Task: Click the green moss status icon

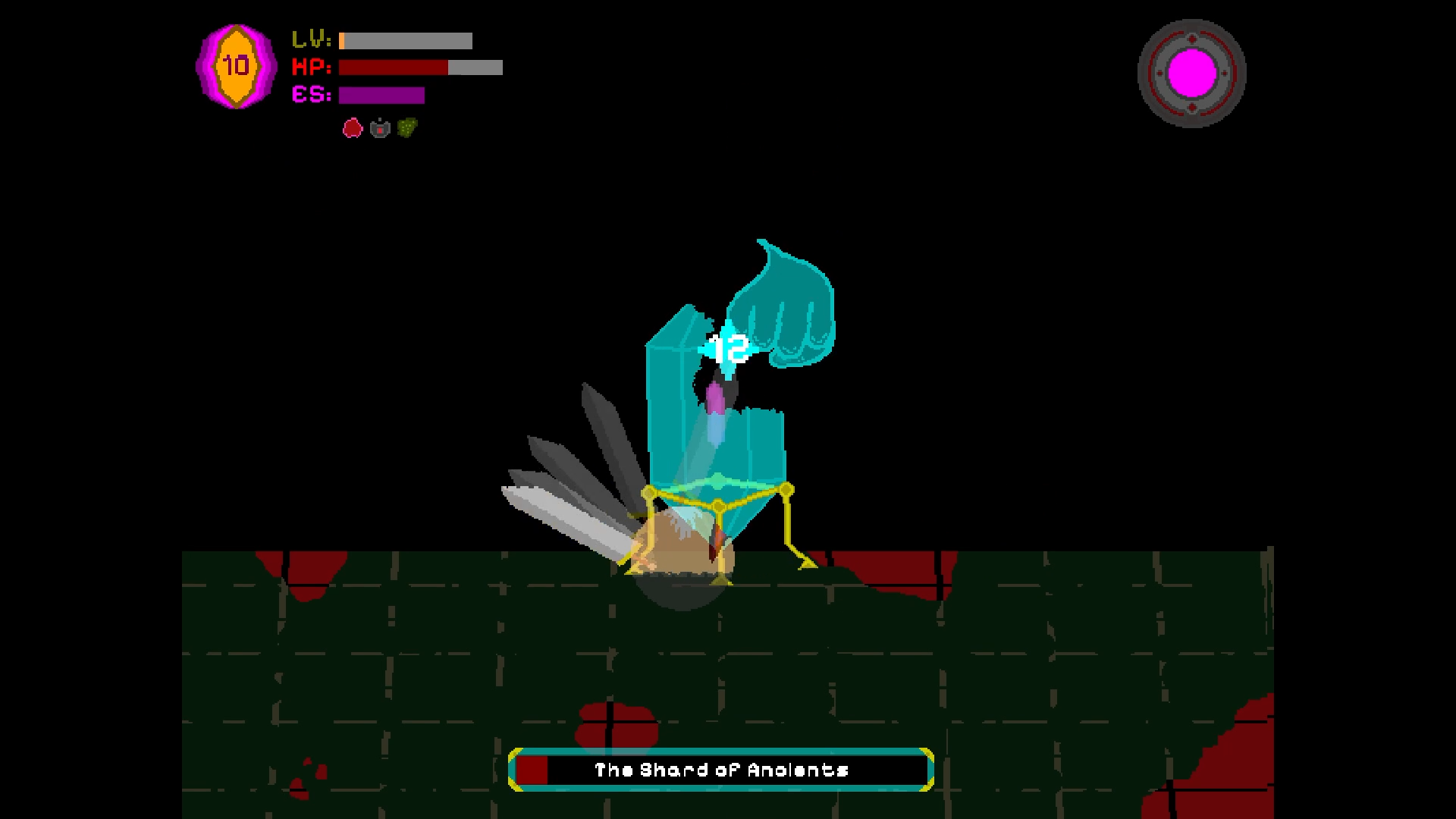Action: (406, 127)
